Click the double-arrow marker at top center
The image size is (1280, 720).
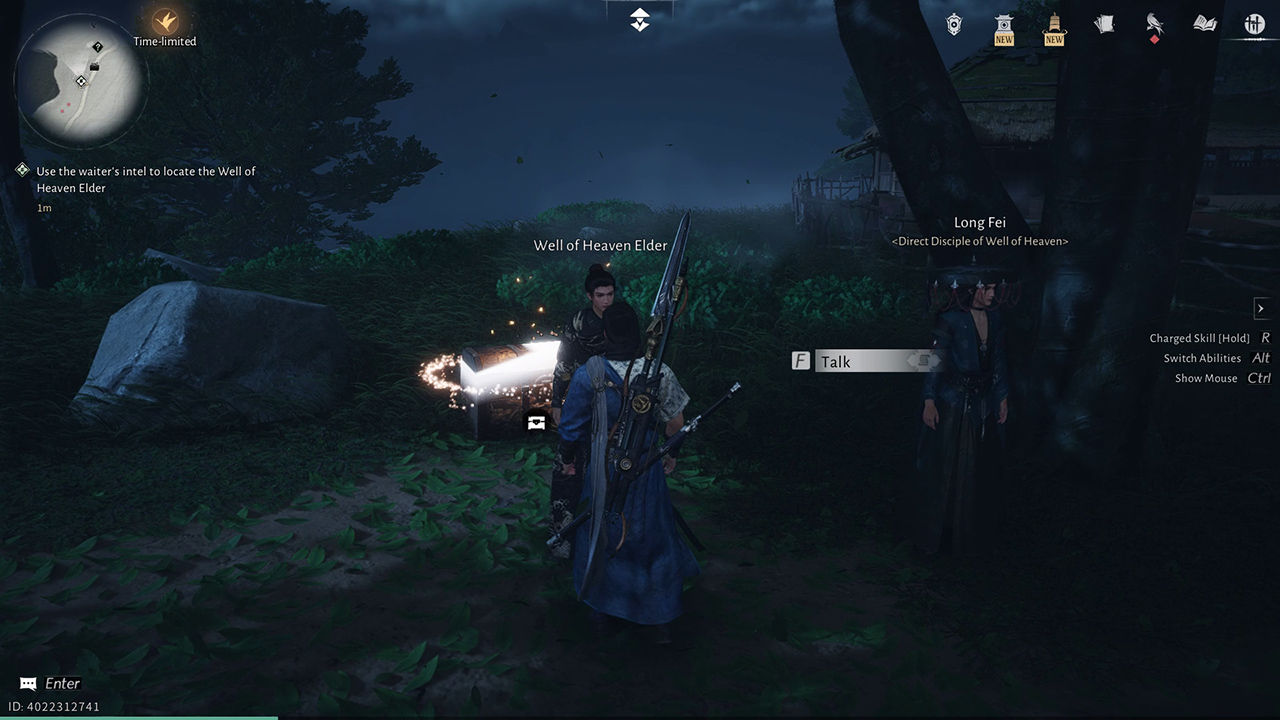point(640,20)
